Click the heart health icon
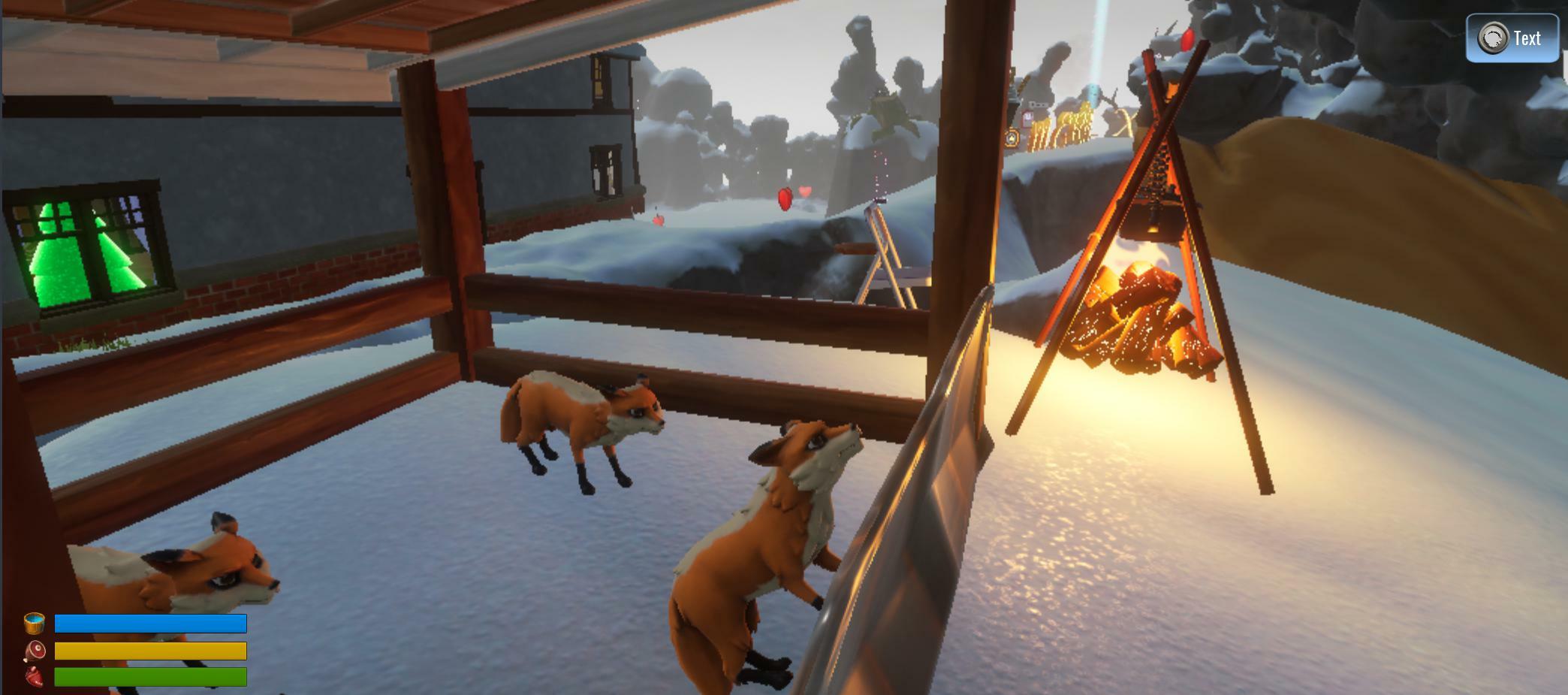Image resolution: width=1568 pixels, height=695 pixels. tap(33, 677)
